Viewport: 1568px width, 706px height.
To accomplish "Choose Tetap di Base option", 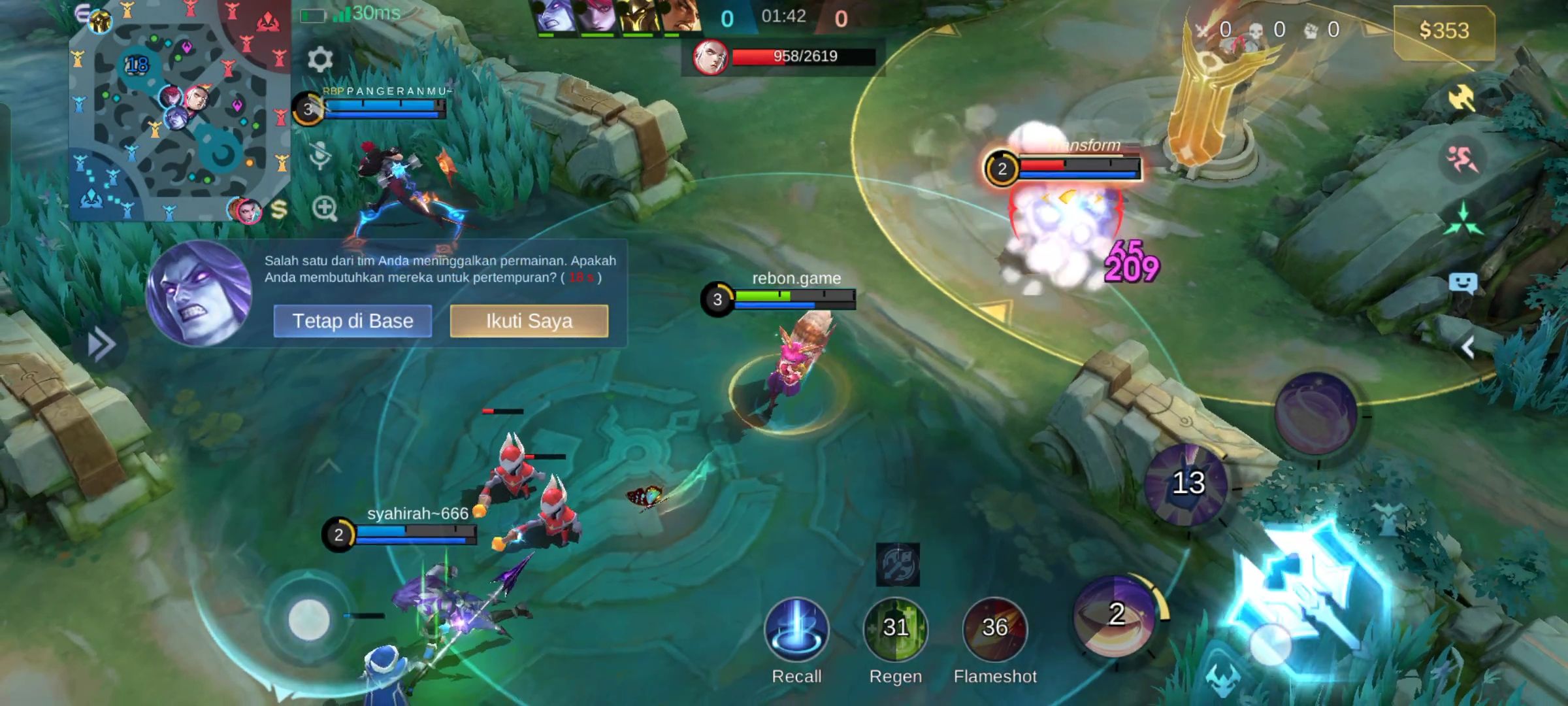I will (352, 321).
